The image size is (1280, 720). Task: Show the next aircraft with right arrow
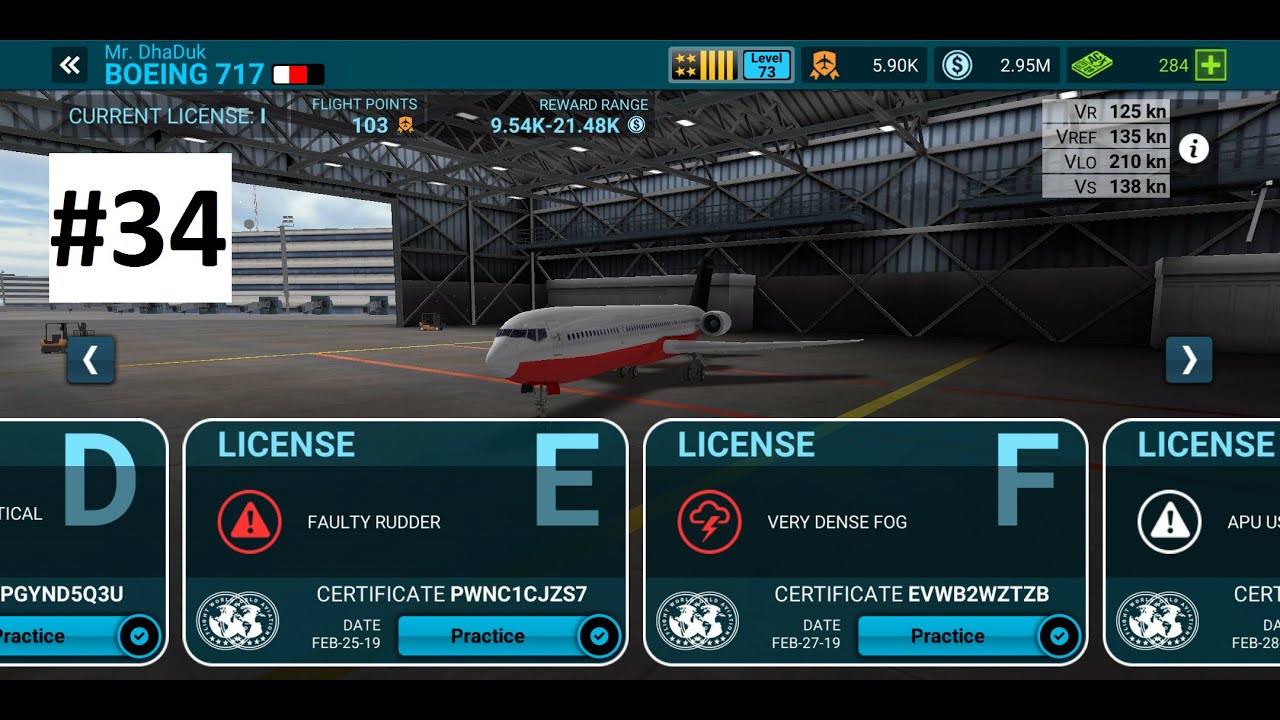[1189, 360]
